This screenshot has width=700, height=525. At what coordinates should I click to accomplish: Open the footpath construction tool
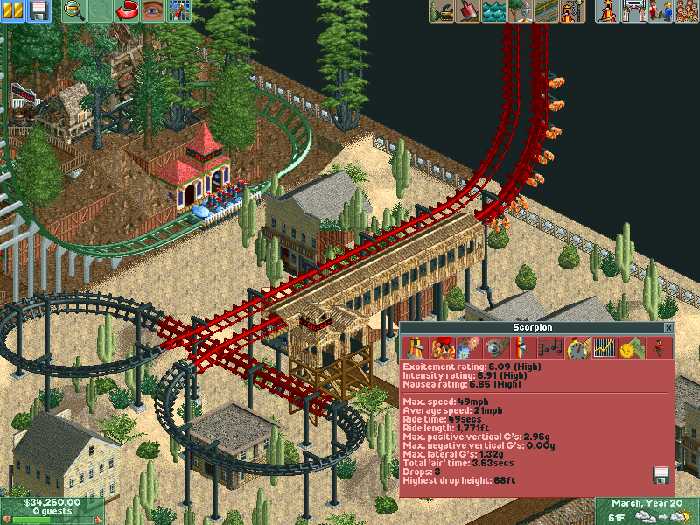(546, 11)
